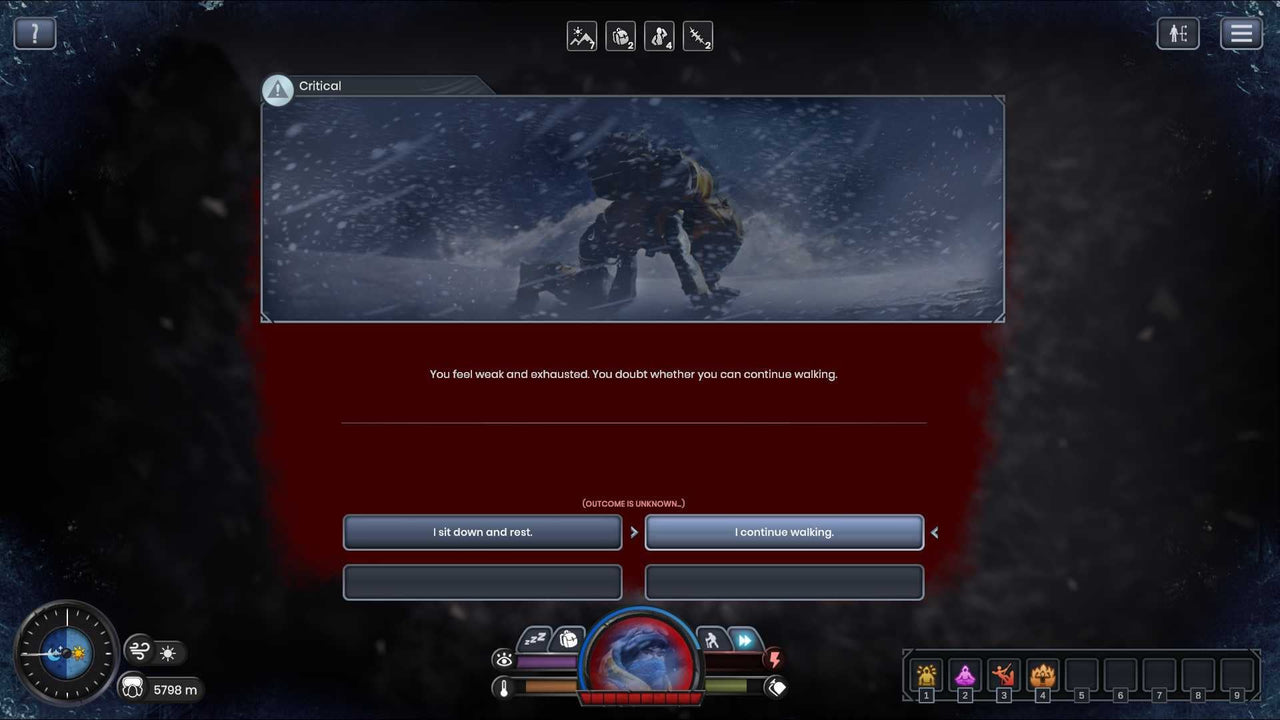Click the thermometer temperature icon
The height and width of the screenshot is (720, 1280).
[x=503, y=687]
